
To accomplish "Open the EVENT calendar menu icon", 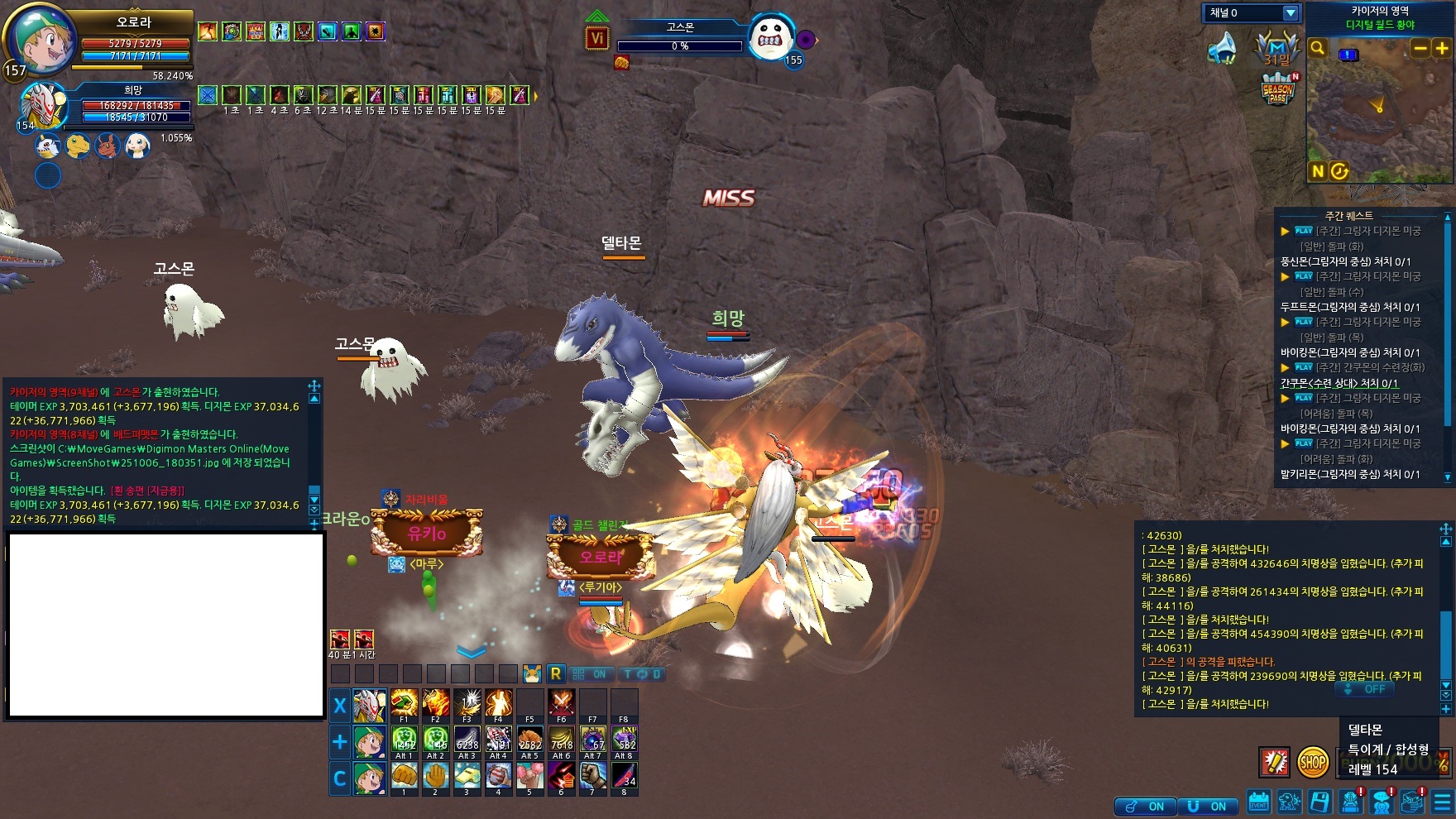I will click(x=1259, y=802).
